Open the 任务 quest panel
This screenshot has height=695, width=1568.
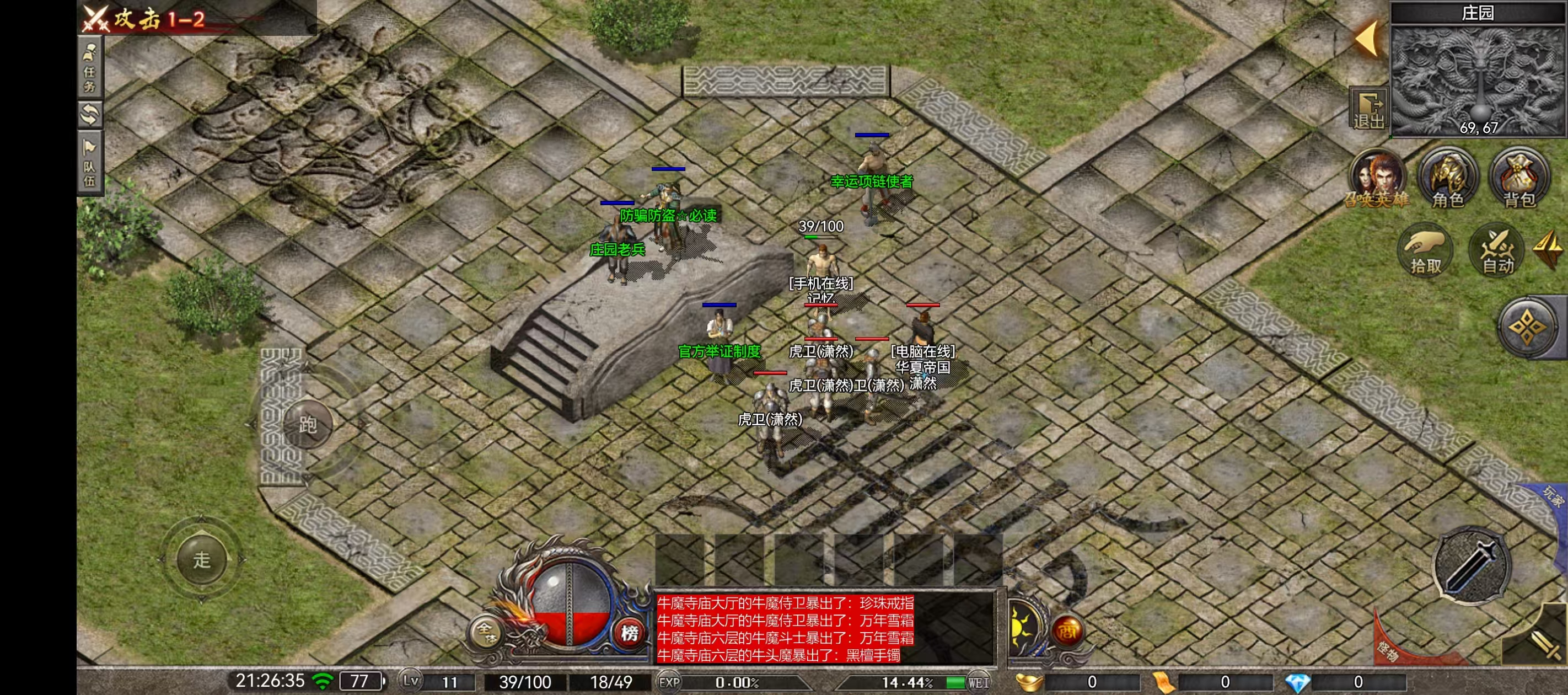[x=89, y=68]
